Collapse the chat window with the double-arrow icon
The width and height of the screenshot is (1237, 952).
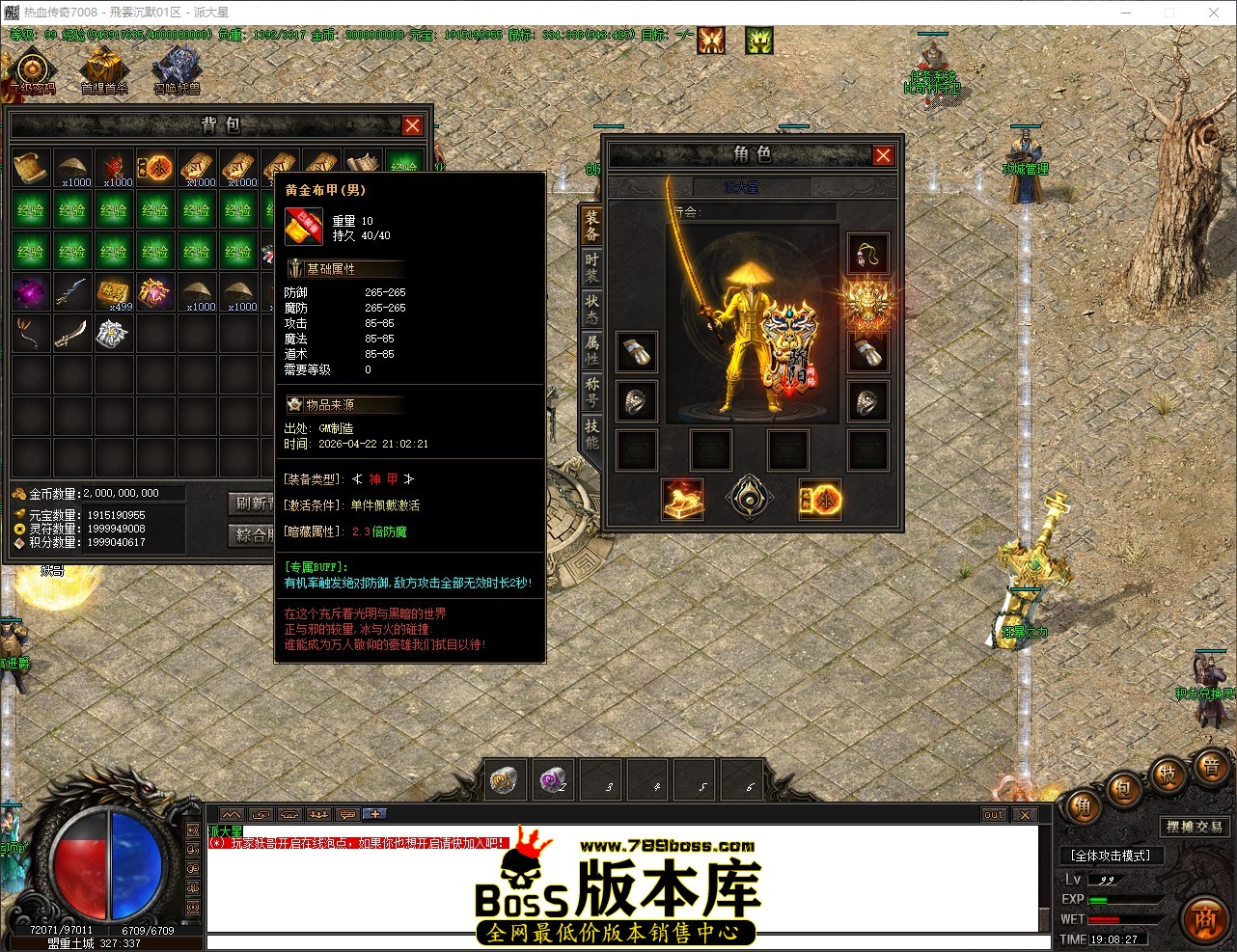coord(231,816)
